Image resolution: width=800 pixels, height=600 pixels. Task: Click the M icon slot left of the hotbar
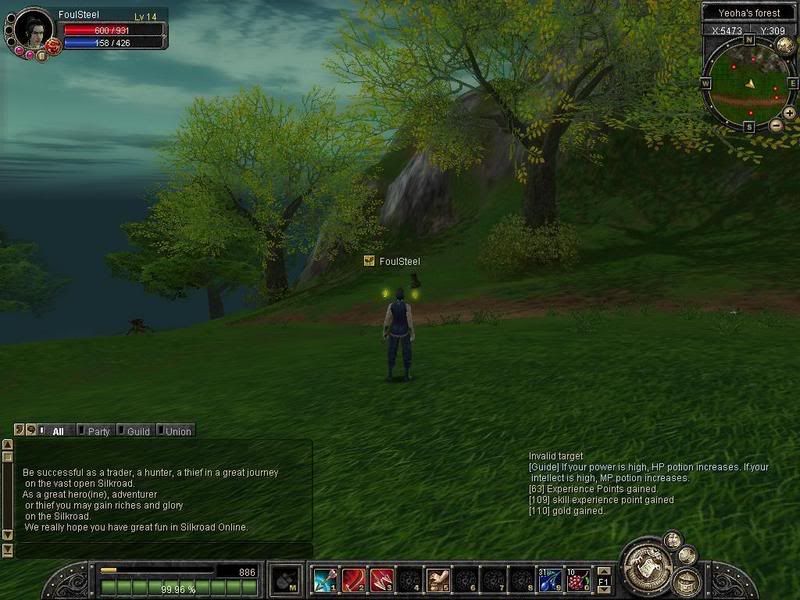point(285,579)
